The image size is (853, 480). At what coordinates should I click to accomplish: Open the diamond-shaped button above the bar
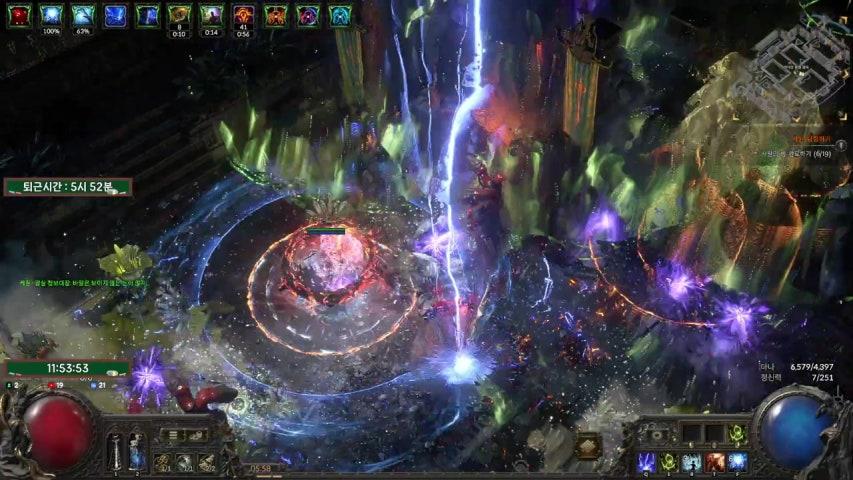click(x=589, y=445)
